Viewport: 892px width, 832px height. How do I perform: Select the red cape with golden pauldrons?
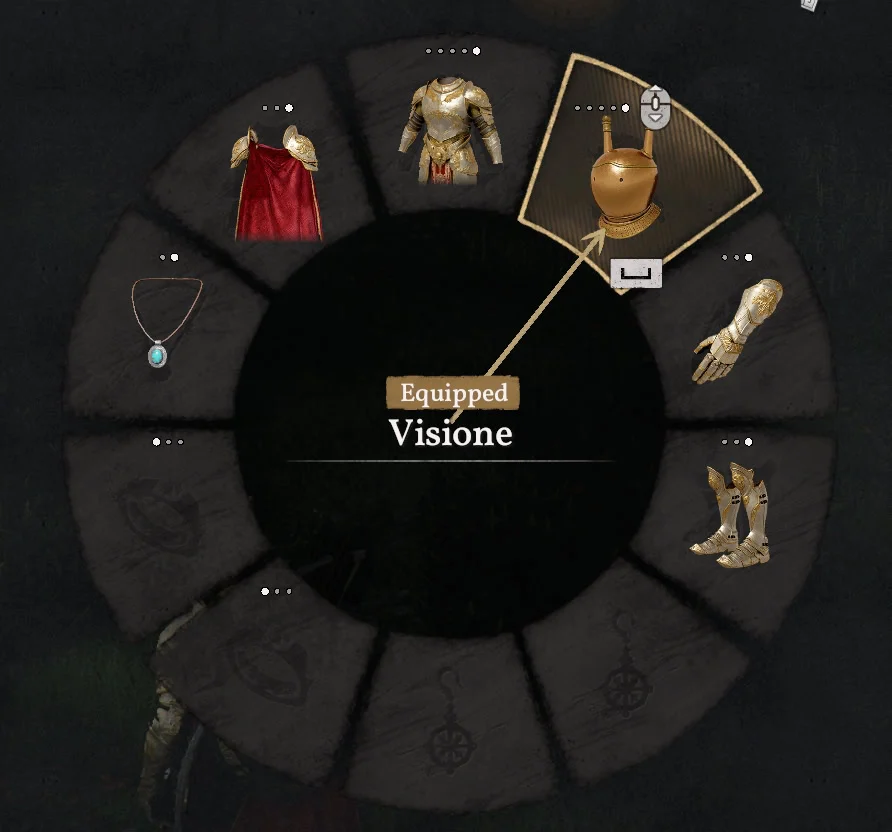(276, 186)
